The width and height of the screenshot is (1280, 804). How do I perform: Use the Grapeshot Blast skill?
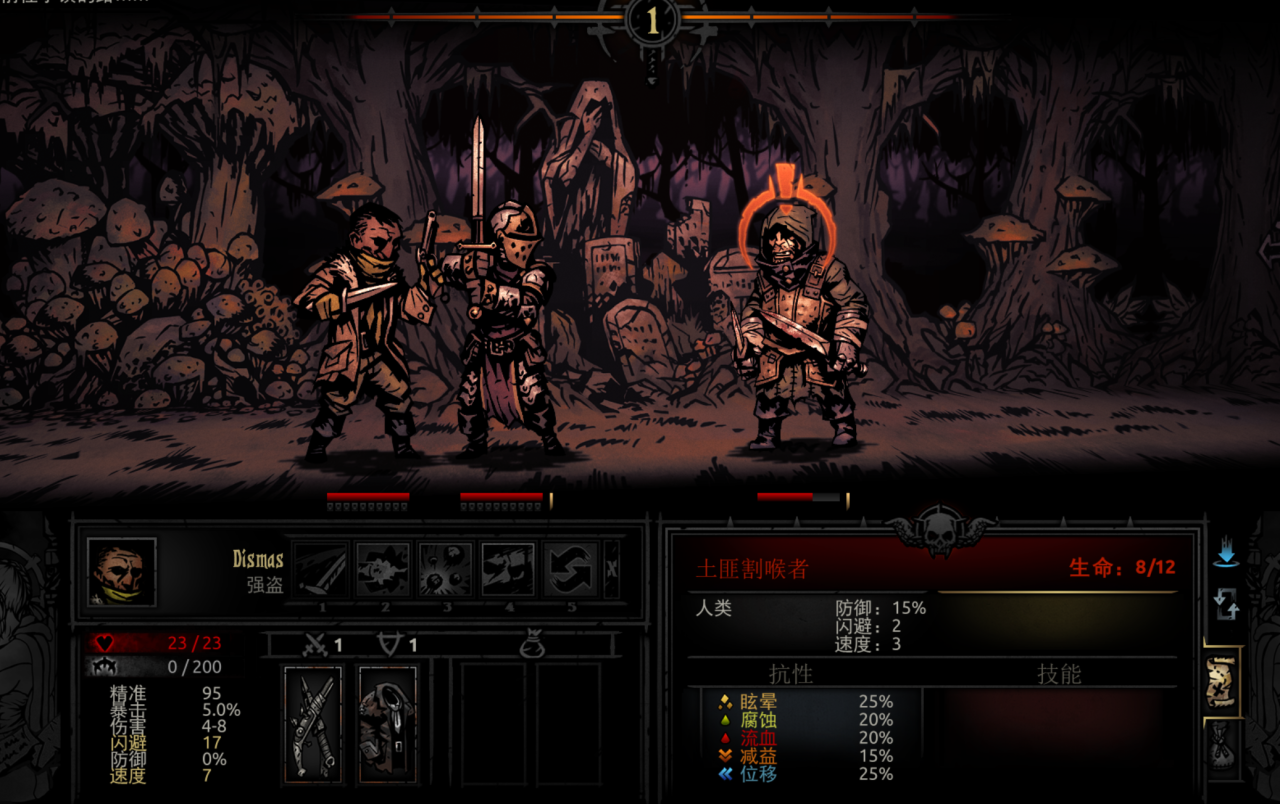tap(445, 570)
